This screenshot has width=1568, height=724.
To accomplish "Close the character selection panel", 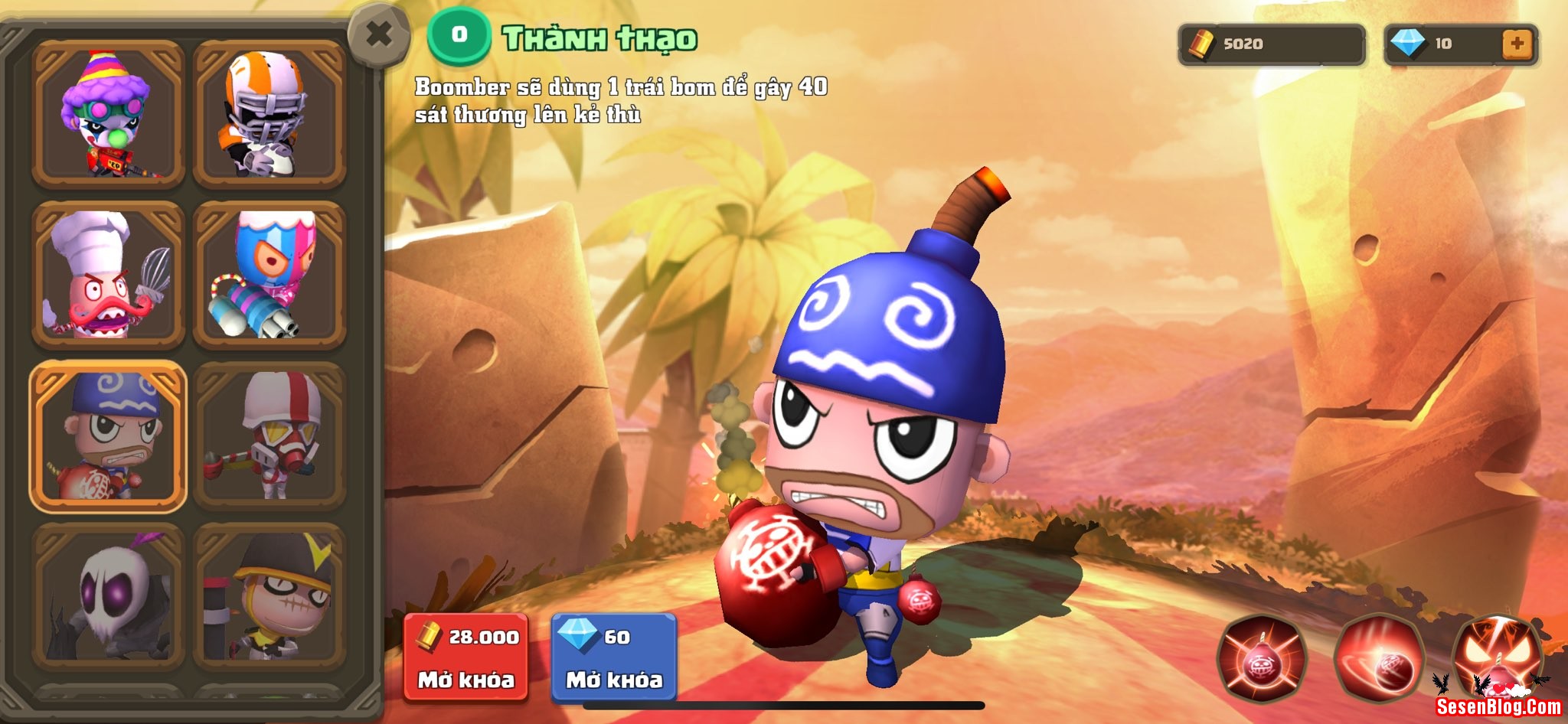I will coord(378,35).
